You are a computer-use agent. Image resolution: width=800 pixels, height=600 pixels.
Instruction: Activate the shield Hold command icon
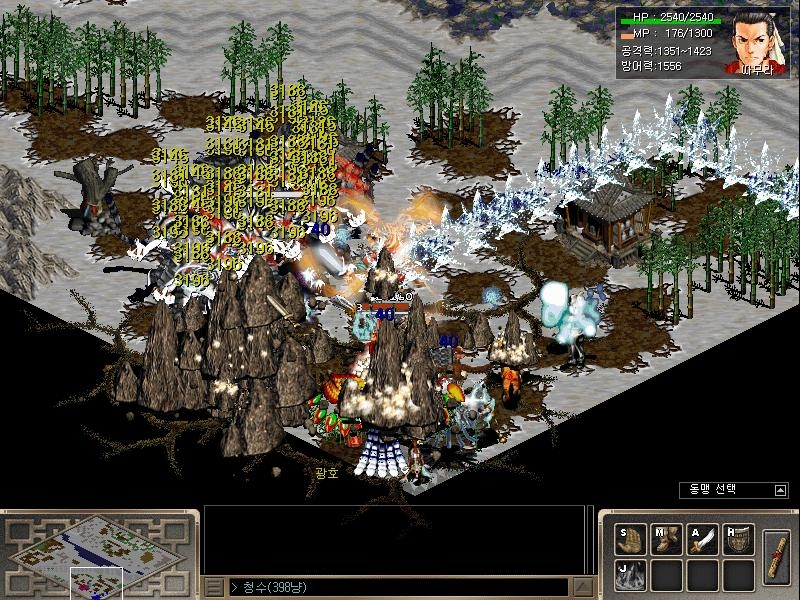coord(738,539)
